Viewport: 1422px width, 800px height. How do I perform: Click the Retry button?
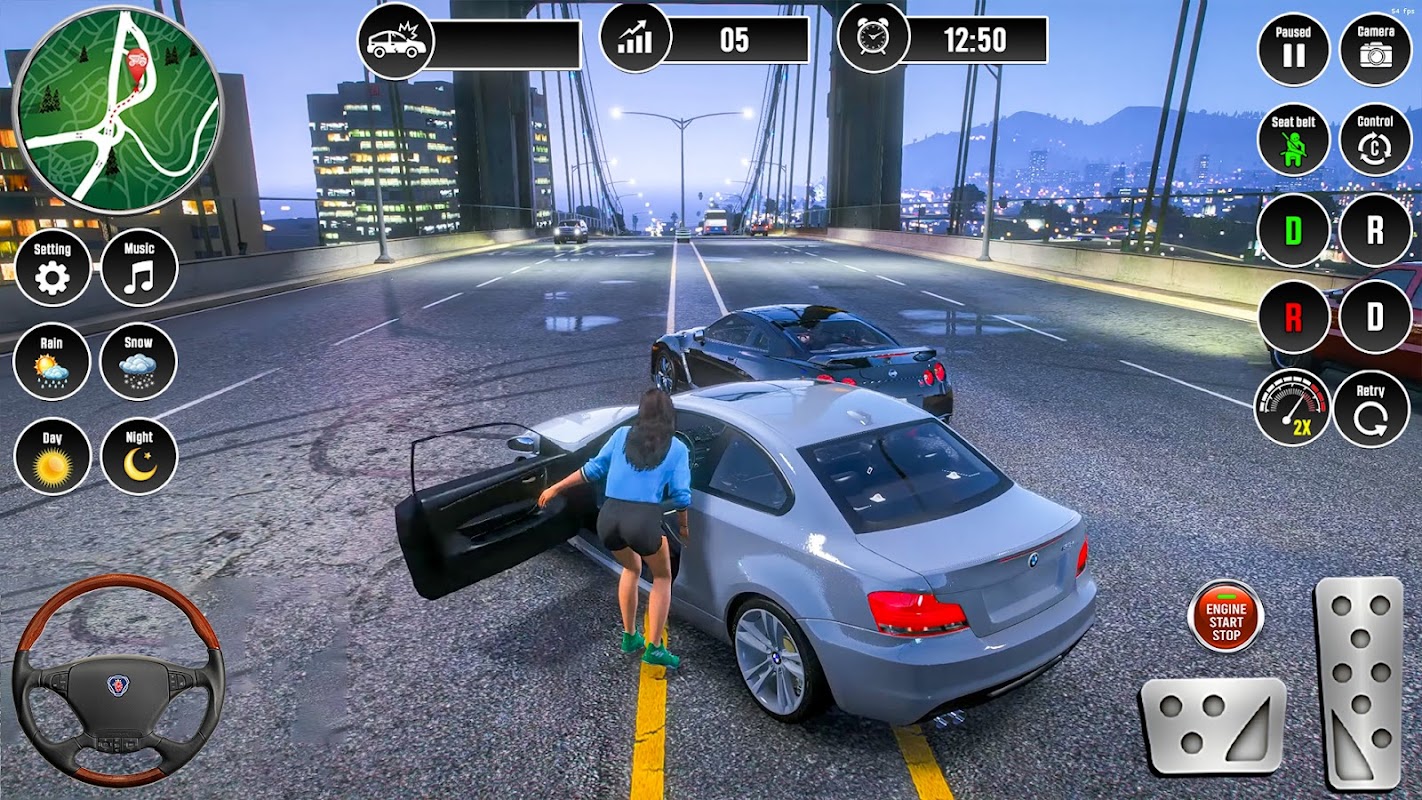[1371, 408]
